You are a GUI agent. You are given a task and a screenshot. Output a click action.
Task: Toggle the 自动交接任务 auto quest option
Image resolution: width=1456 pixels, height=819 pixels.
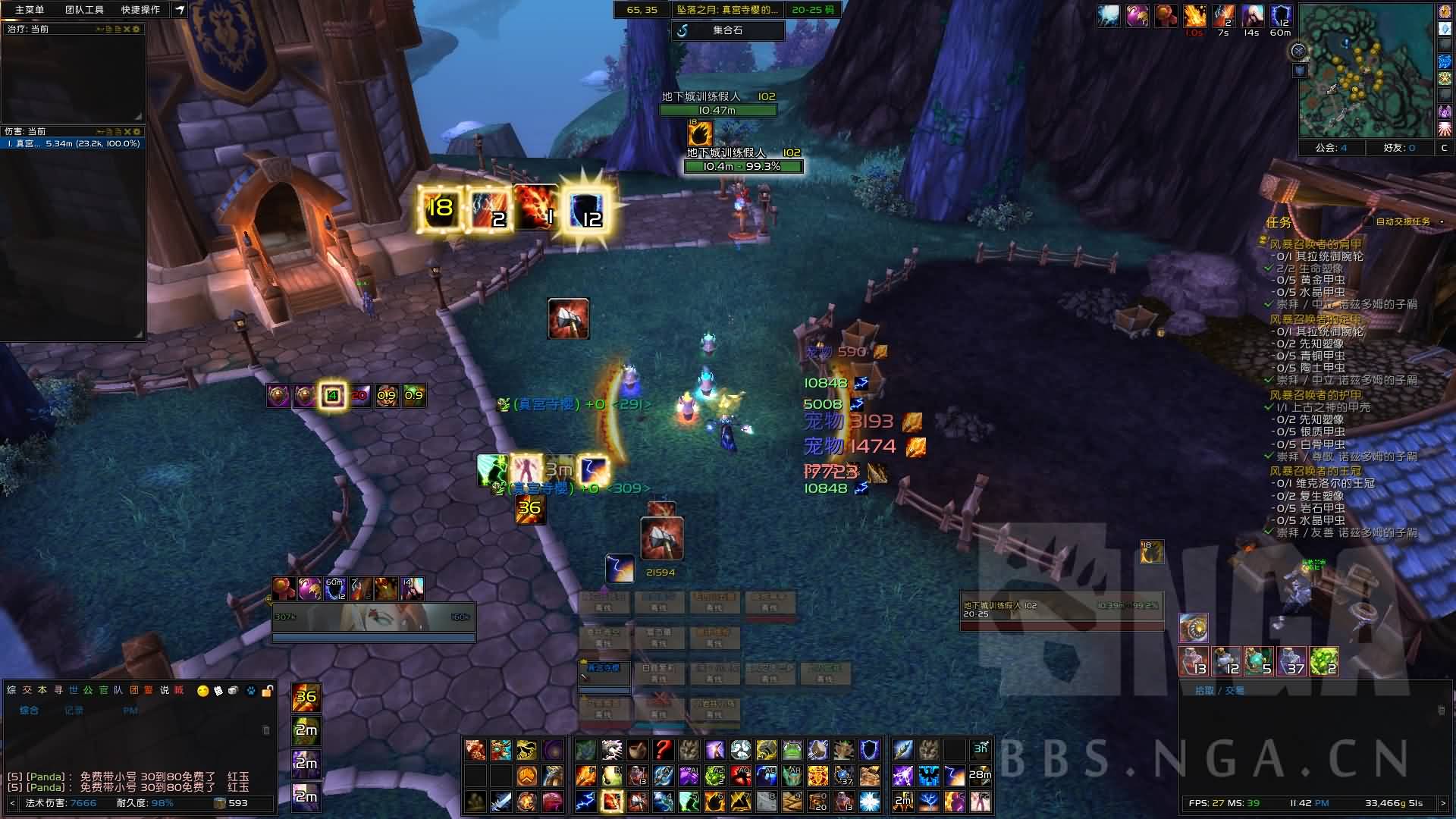(1403, 221)
